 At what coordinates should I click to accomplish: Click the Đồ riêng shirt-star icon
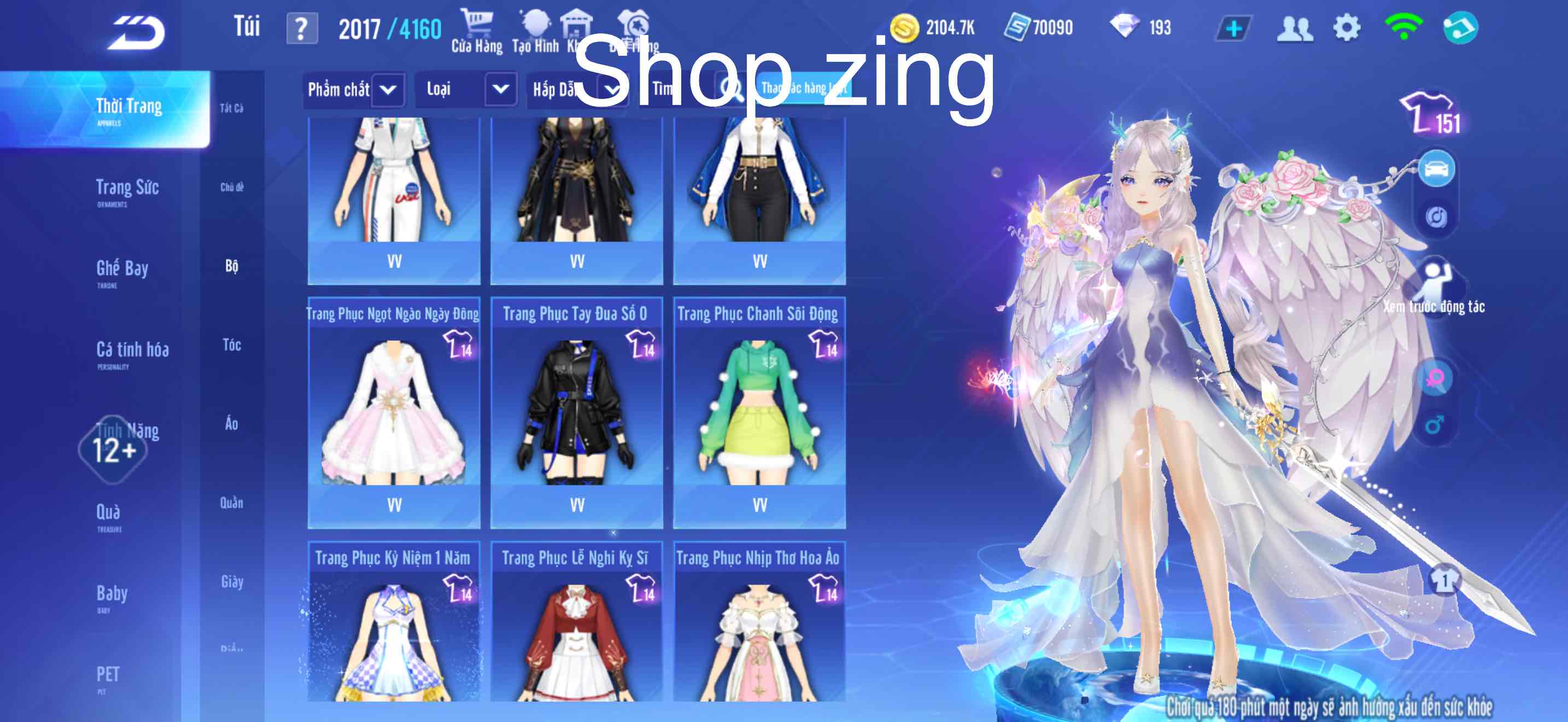click(x=633, y=25)
